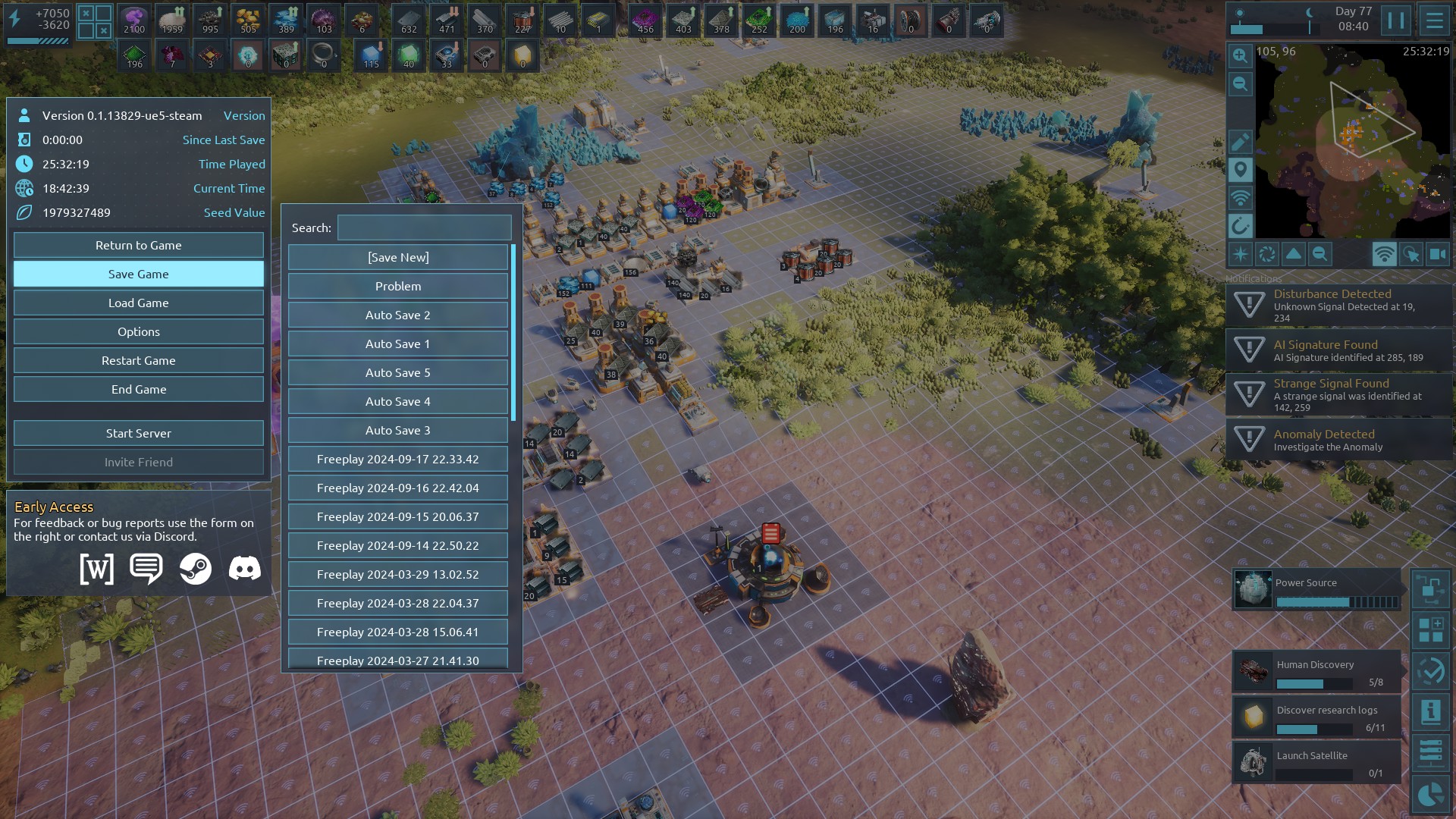Focus the save Search field
The height and width of the screenshot is (819, 1456).
coord(424,227)
